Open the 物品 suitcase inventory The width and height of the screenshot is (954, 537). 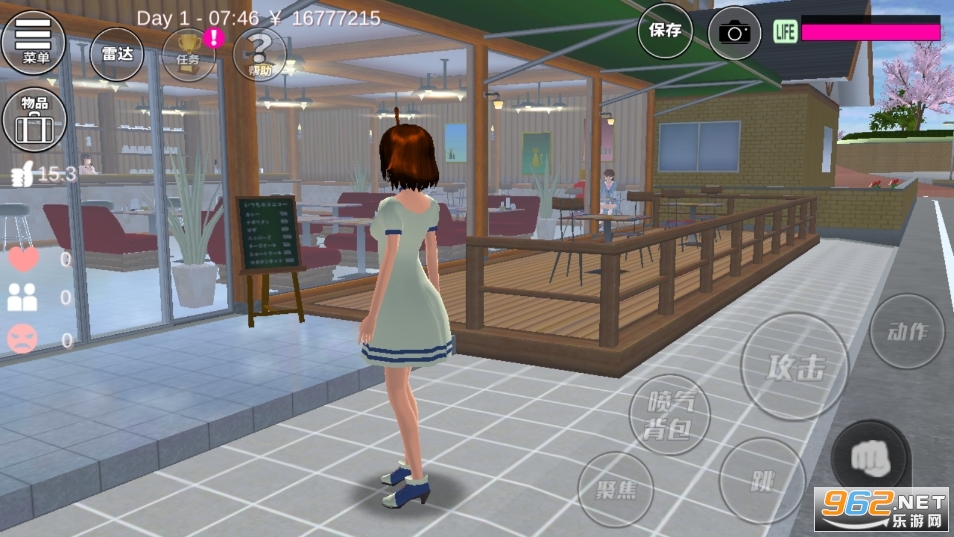pyautogui.click(x=34, y=120)
